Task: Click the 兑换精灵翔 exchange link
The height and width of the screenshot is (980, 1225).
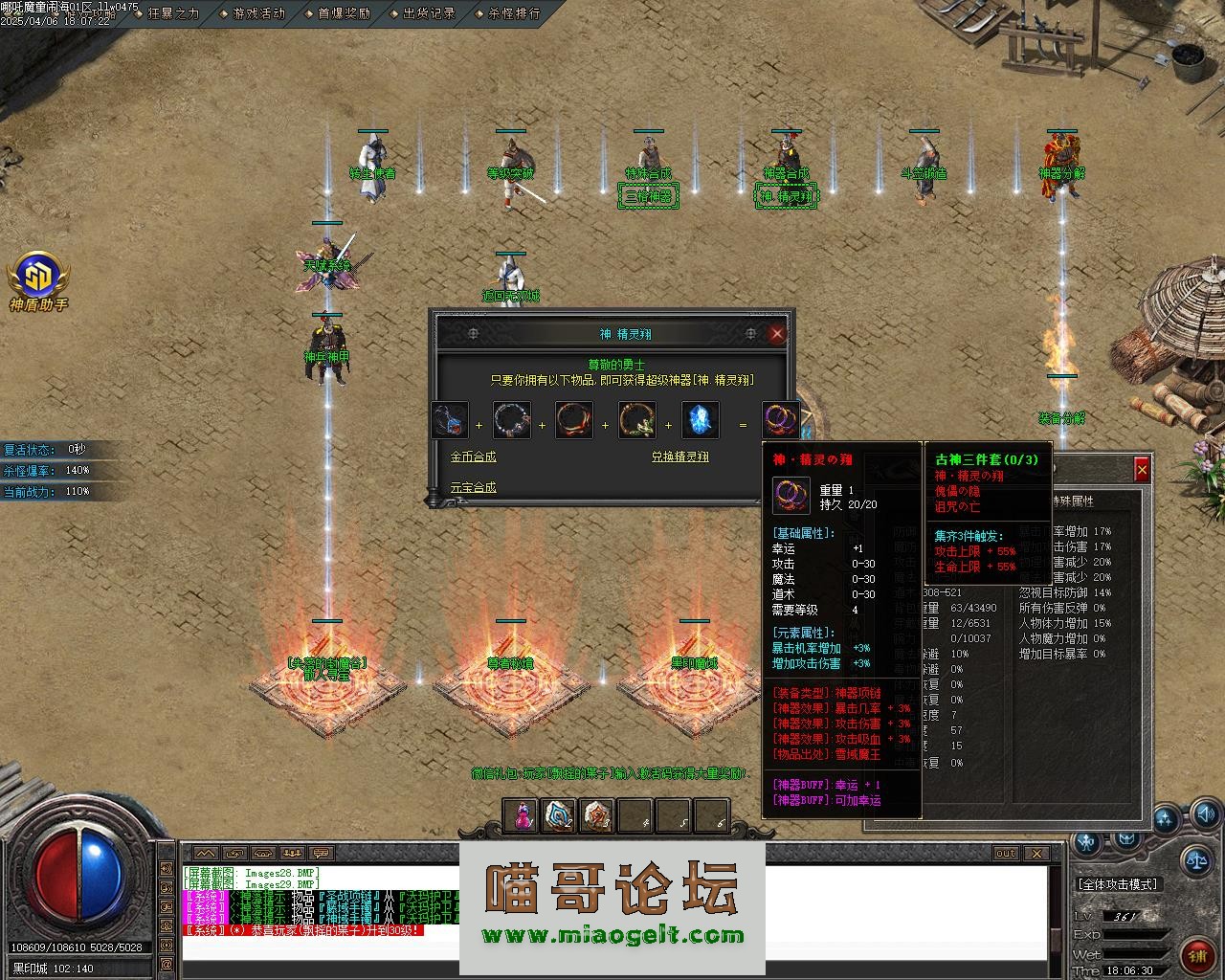Action: point(679,457)
